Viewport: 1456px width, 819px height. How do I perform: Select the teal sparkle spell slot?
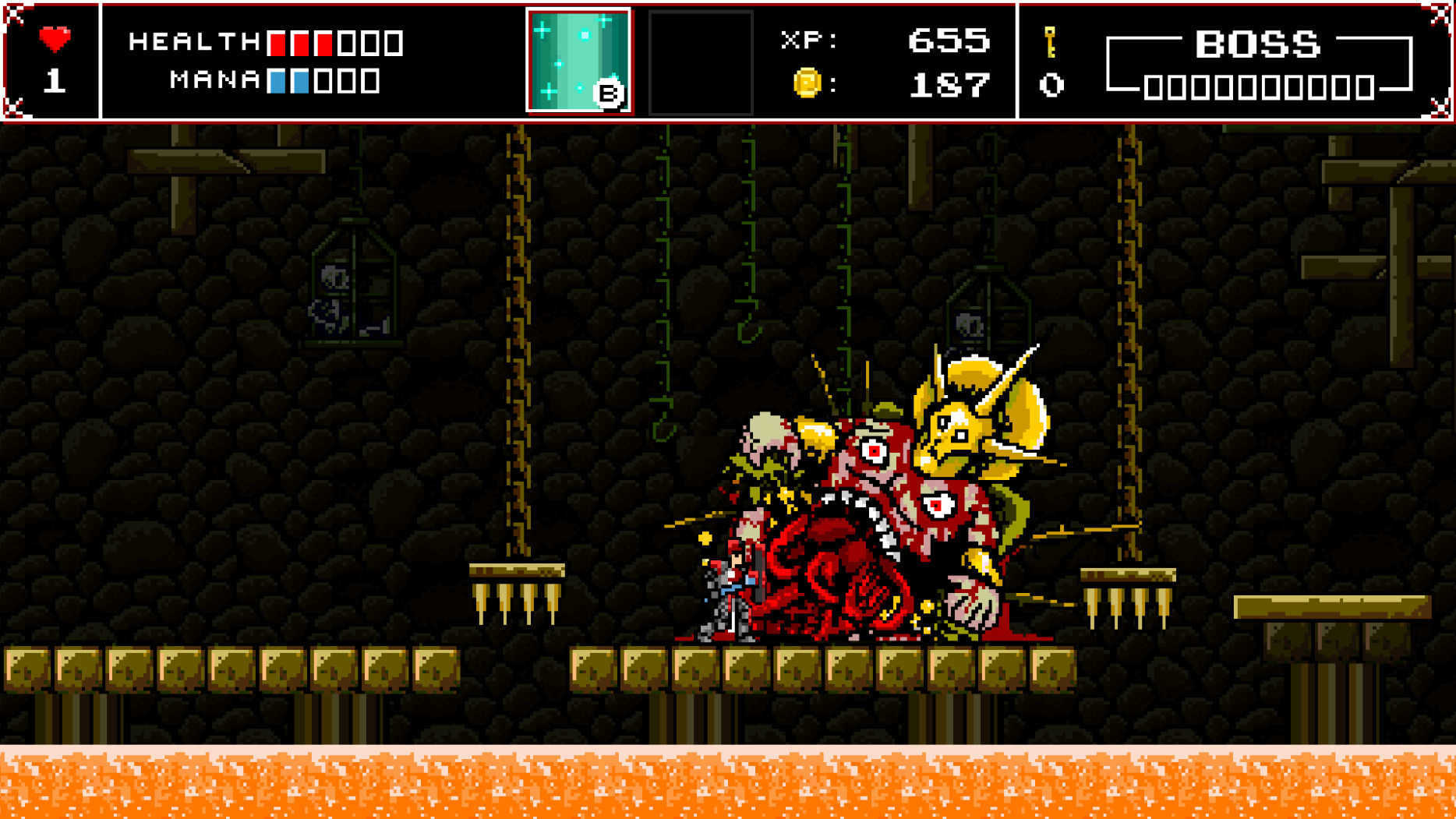tap(578, 61)
